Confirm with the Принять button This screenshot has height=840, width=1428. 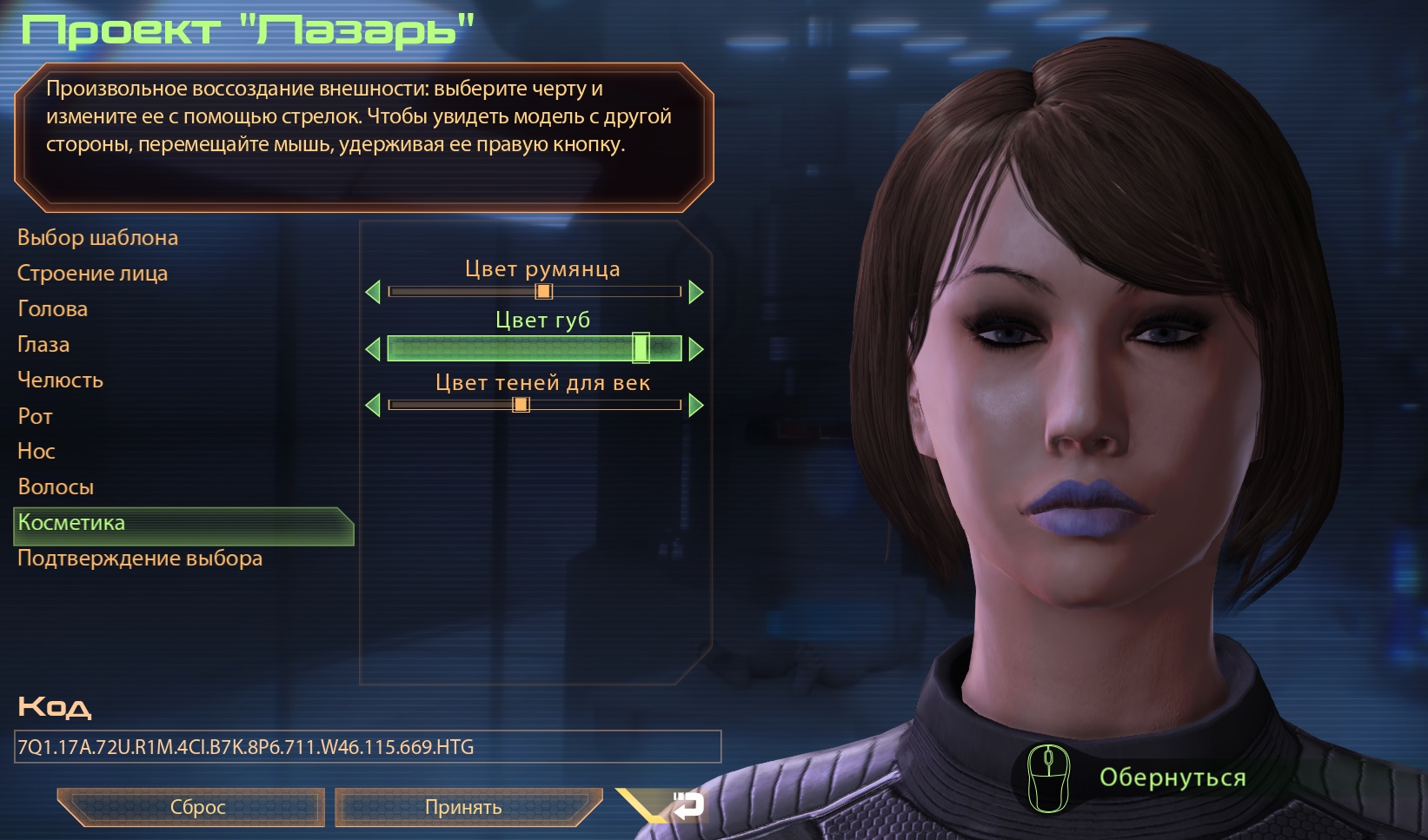tap(463, 807)
